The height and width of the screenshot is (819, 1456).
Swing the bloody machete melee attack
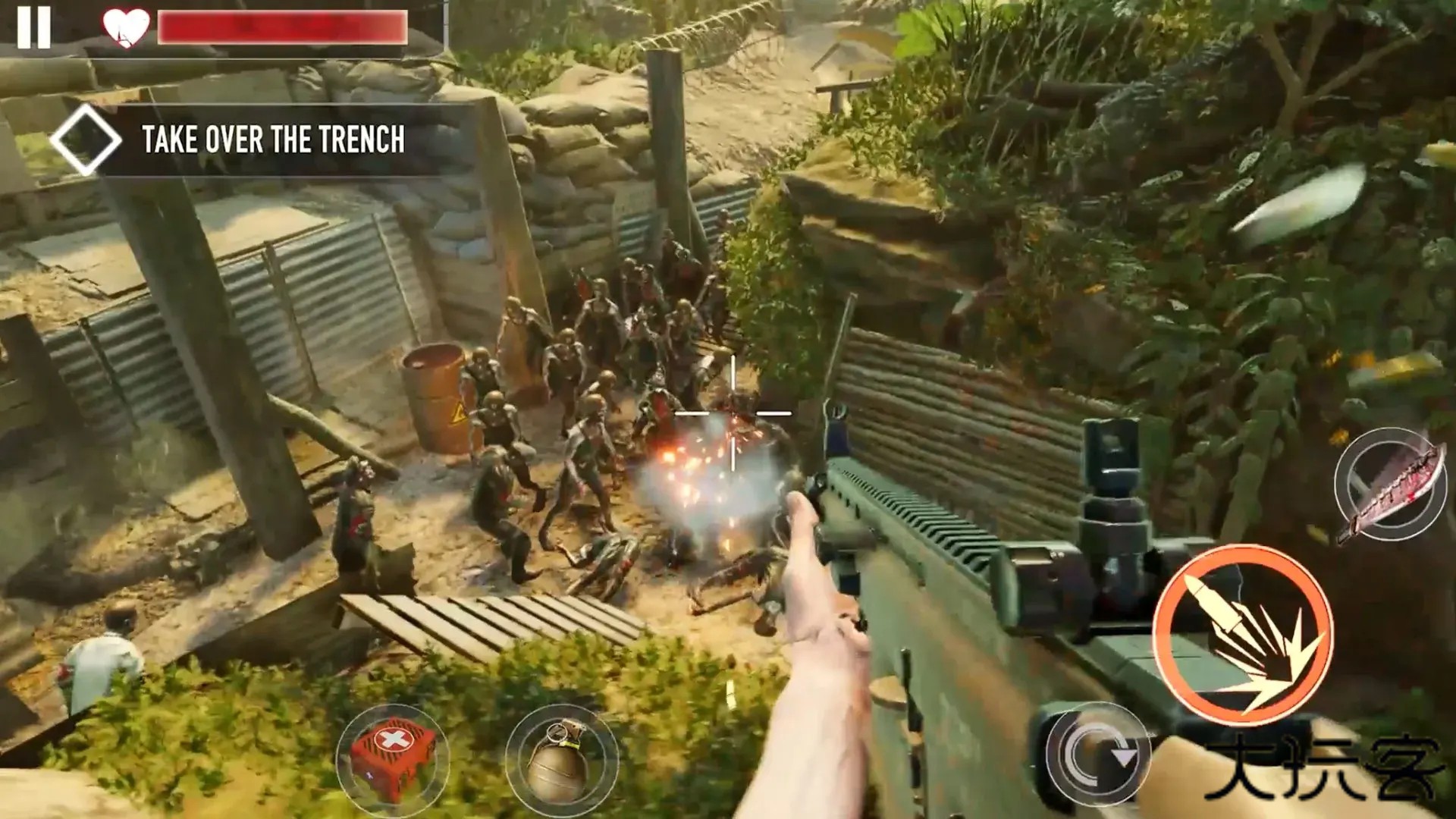click(x=1390, y=484)
